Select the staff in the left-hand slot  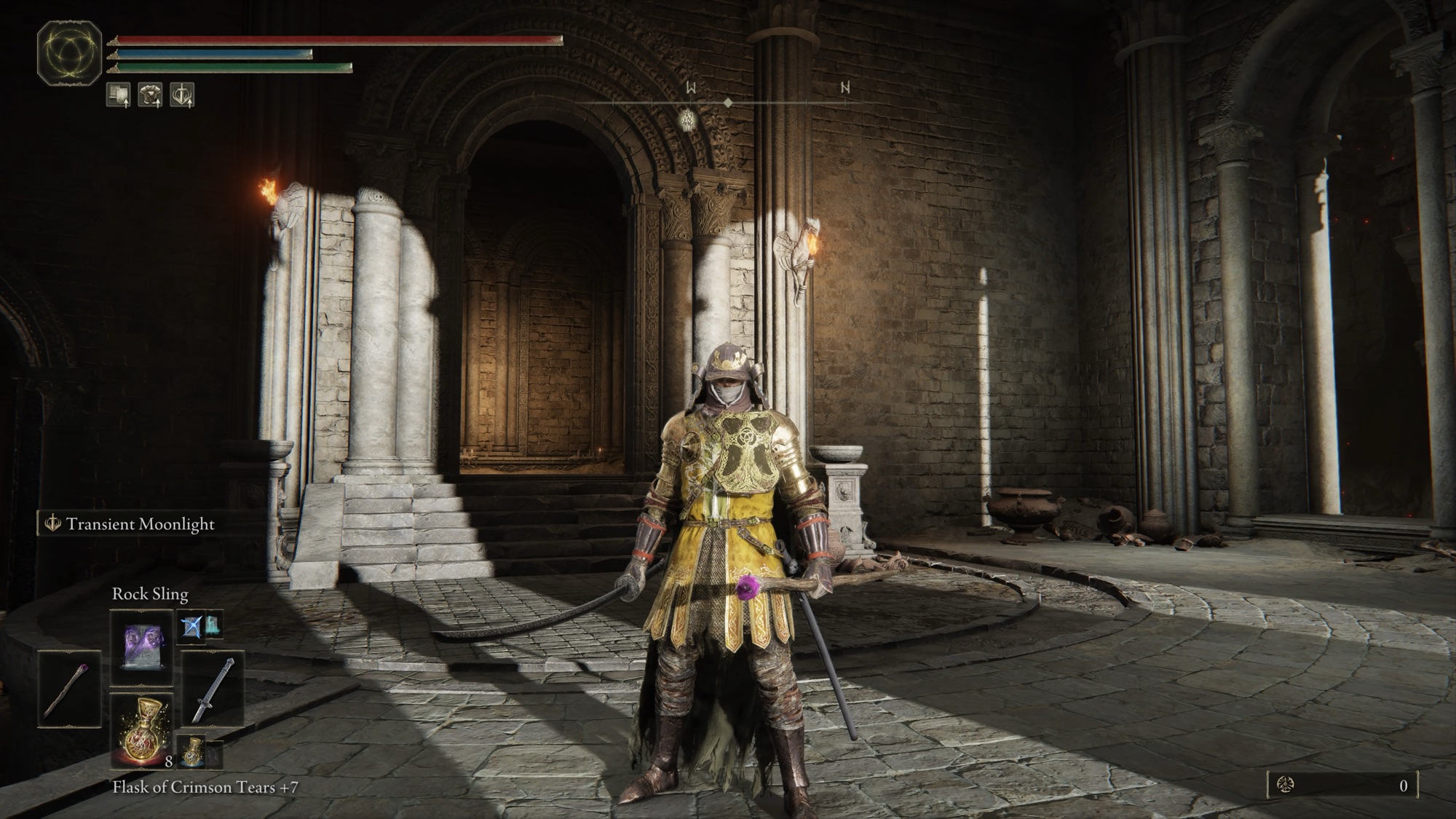click(x=68, y=688)
